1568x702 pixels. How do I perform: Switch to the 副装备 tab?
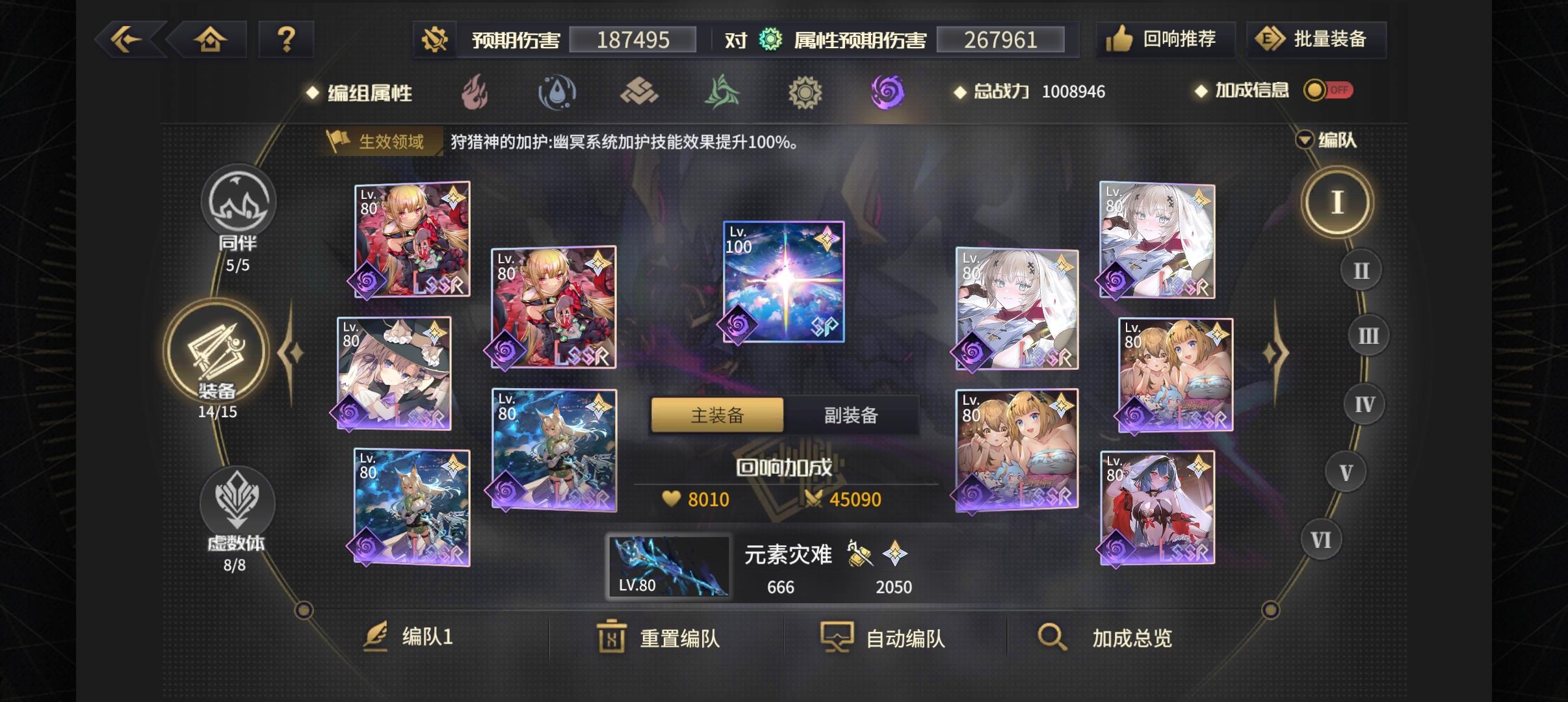[x=850, y=414]
